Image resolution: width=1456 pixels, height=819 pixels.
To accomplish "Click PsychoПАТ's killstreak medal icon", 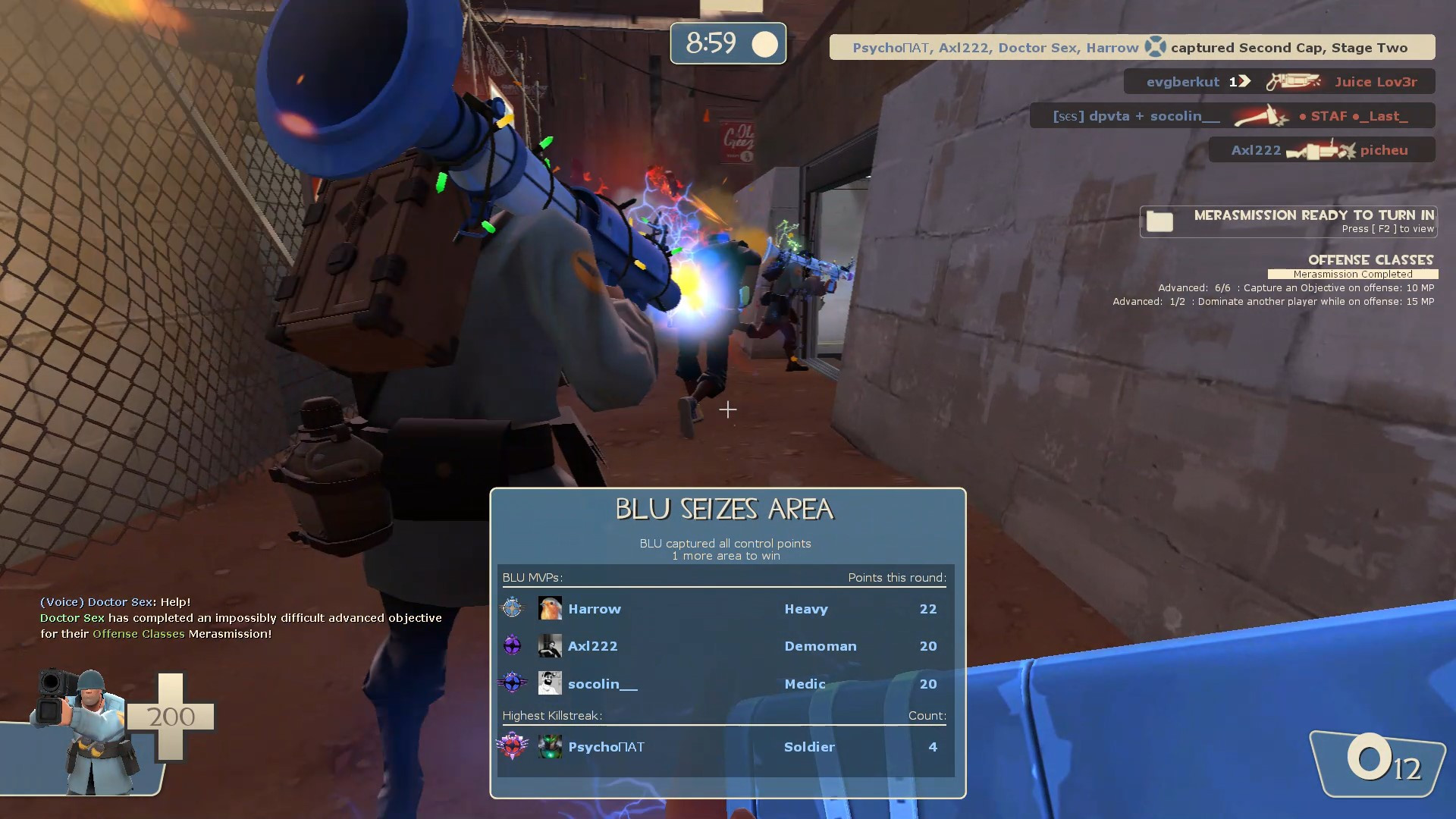I will (x=513, y=746).
